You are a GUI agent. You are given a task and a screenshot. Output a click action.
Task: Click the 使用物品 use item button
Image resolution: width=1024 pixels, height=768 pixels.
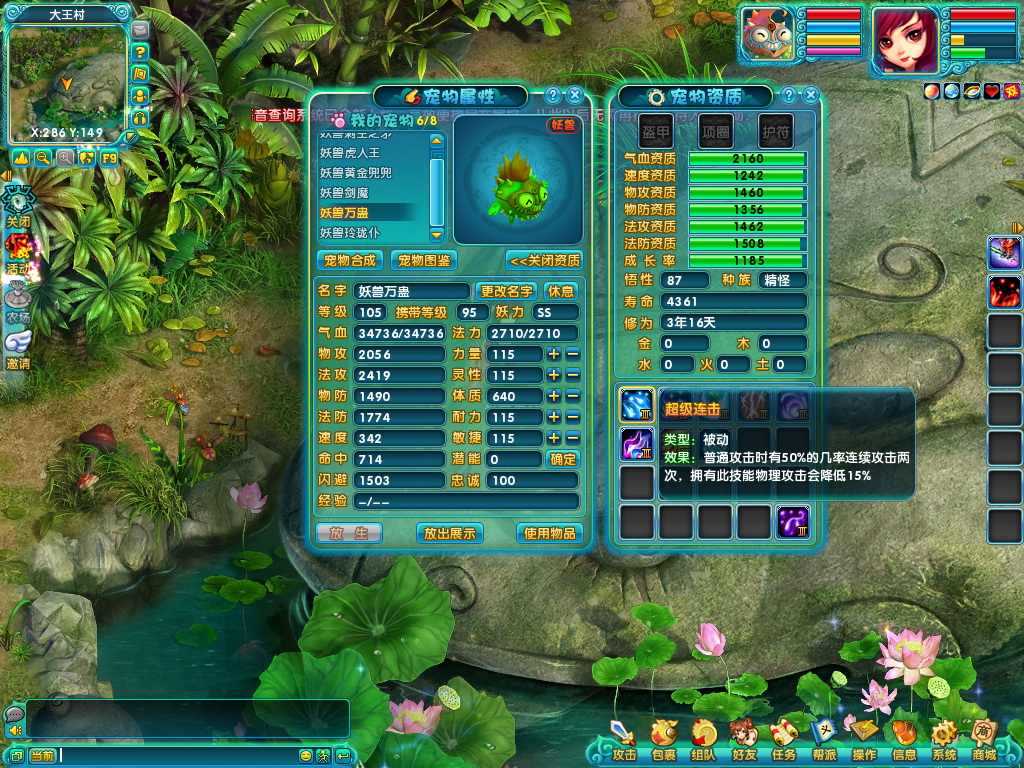tap(549, 533)
